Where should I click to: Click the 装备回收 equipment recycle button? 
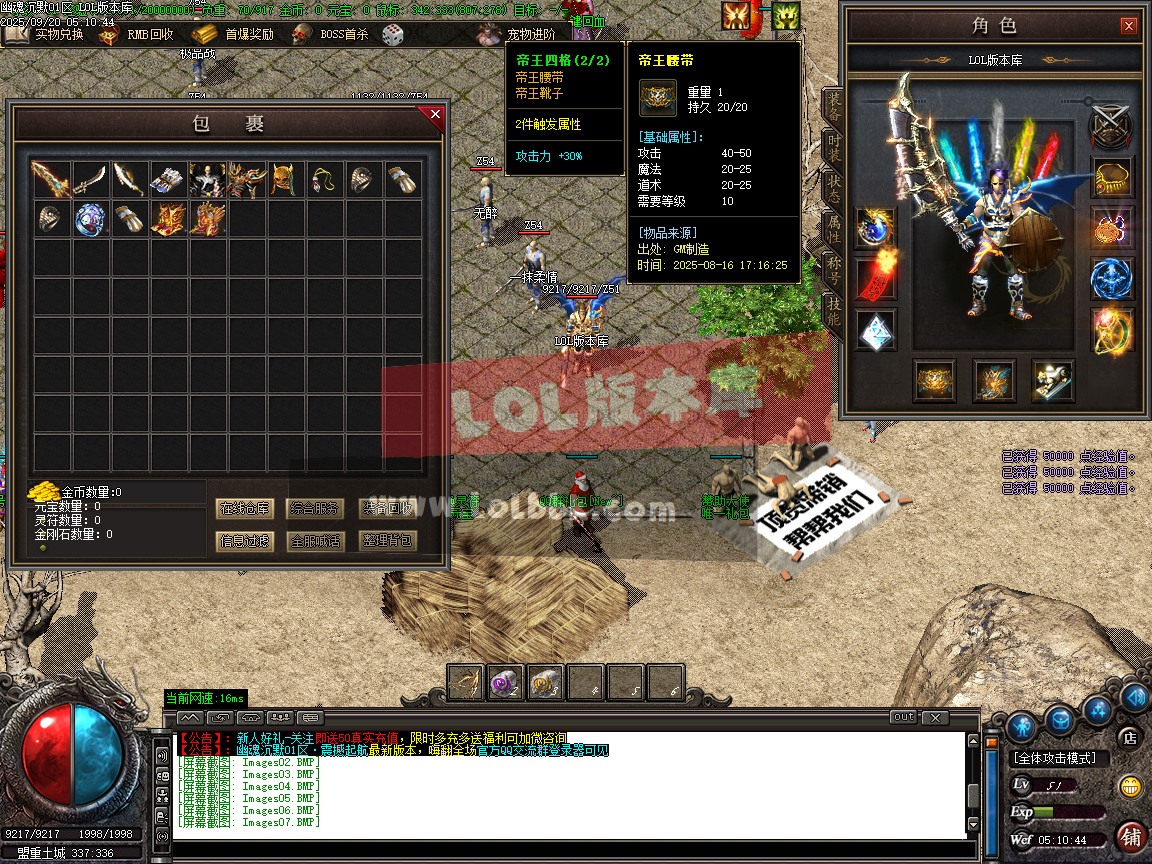[386, 508]
